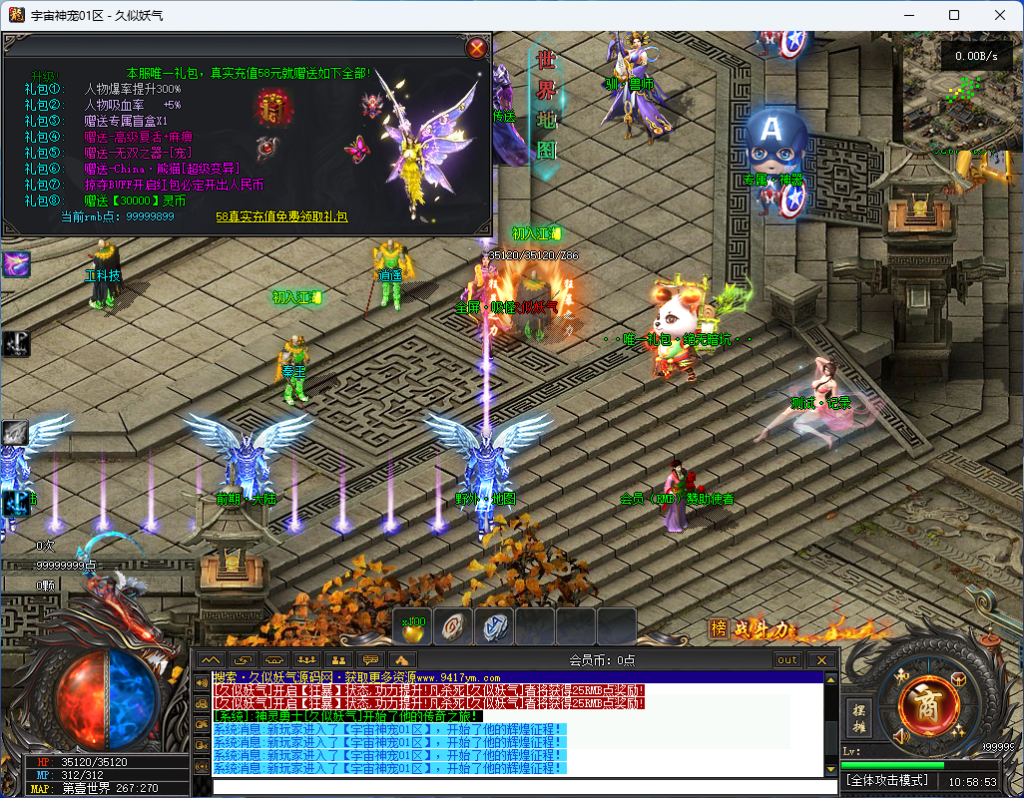The image size is (1024, 798).
Task: Open the 摆摊 stall button
Action: tap(858, 715)
